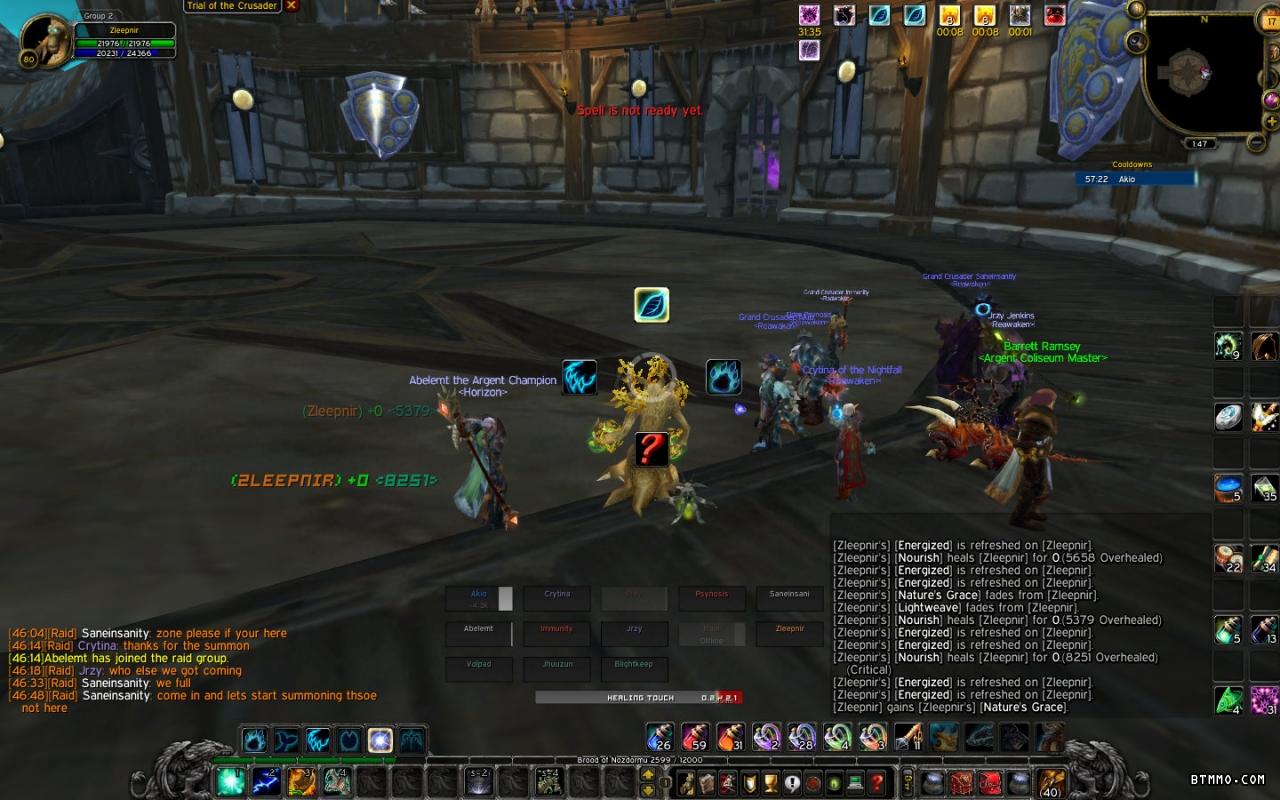Click the Akio cooldown bar

pyautogui.click(x=1136, y=178)
